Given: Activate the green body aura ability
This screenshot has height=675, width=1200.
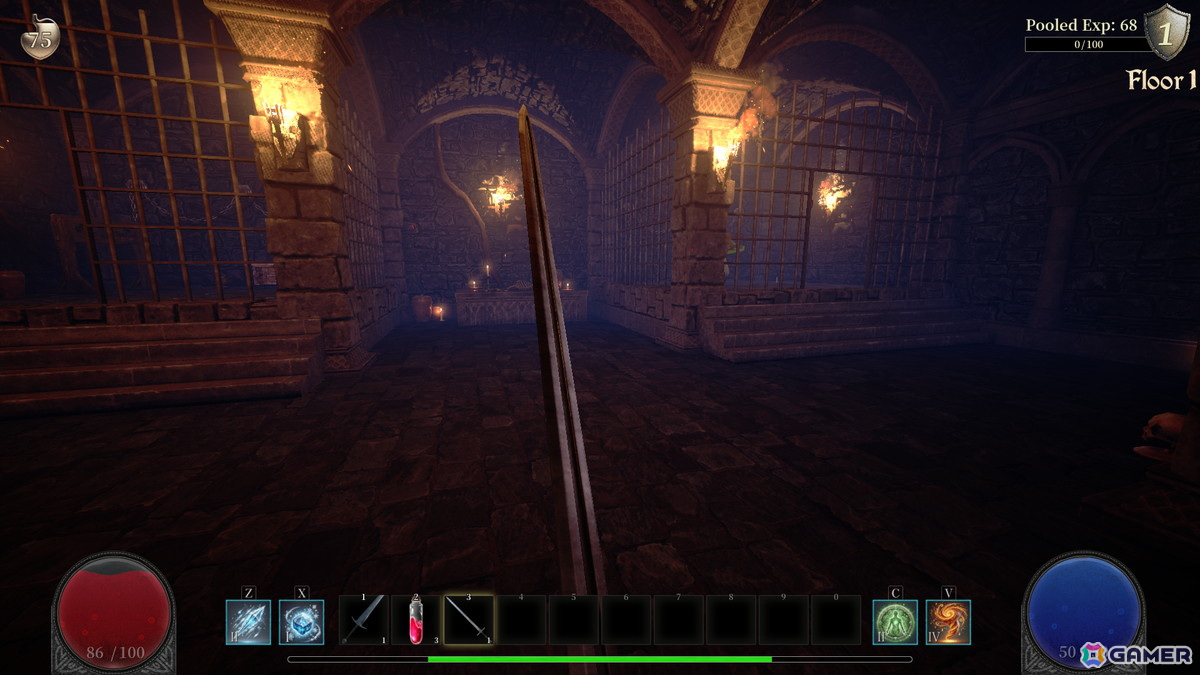Looking at the screenshot, I should click(x=895, y=621).
